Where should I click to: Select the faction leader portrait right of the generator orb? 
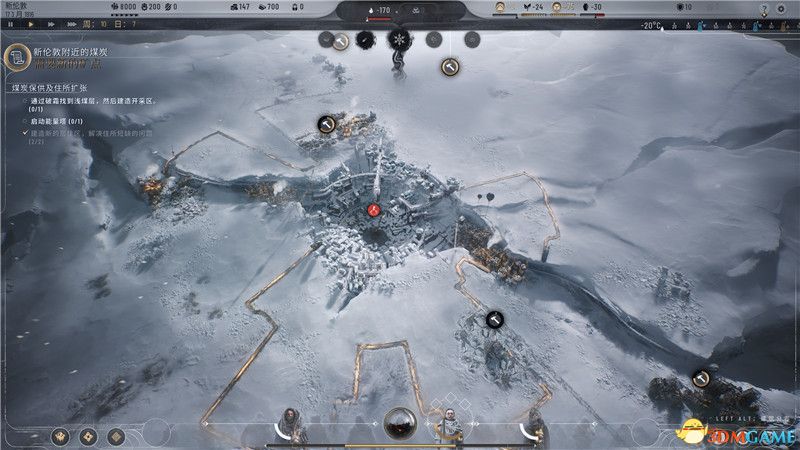[x=449, y=424]
